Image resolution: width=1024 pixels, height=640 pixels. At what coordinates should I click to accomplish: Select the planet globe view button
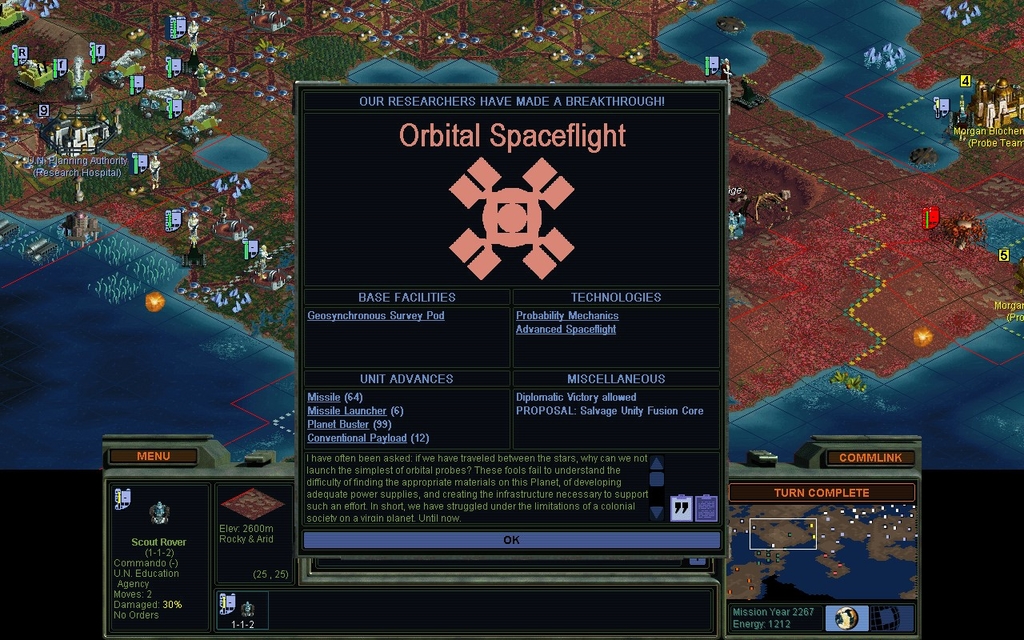[847, 618]
